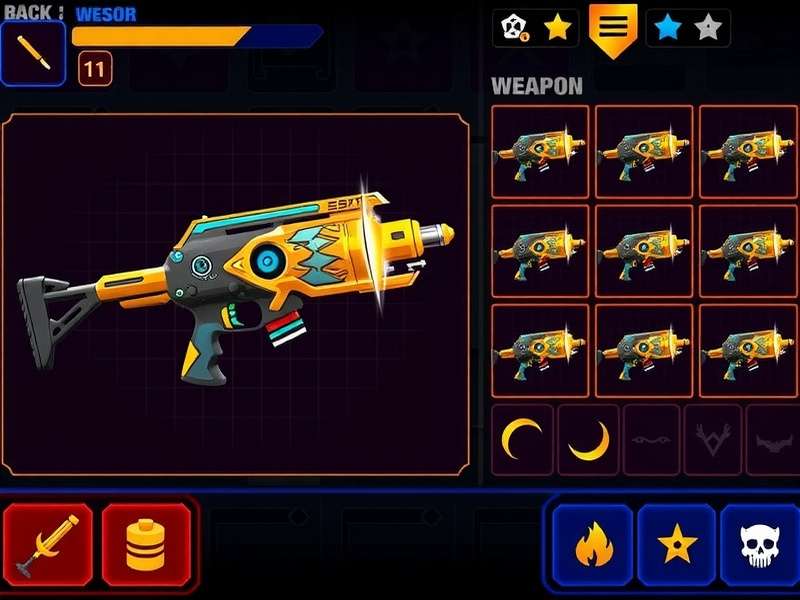Tap the blue button with the gold star
800x600 pixels.
[x=677, y=545]
